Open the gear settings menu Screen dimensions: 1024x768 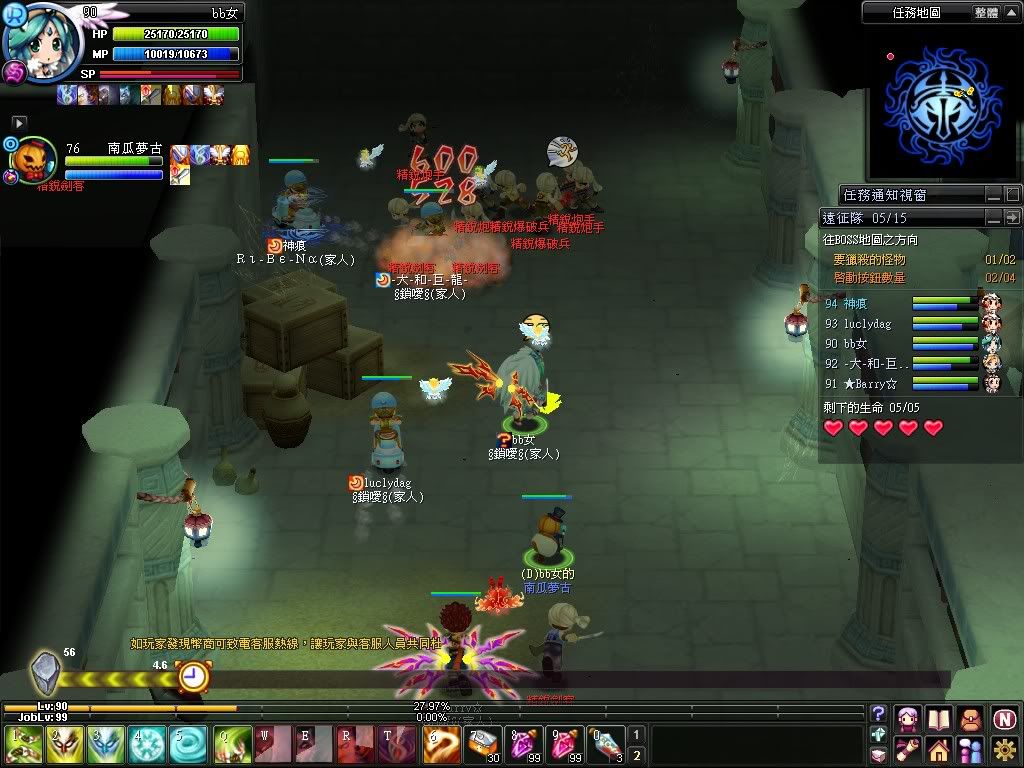(1004, 748)
